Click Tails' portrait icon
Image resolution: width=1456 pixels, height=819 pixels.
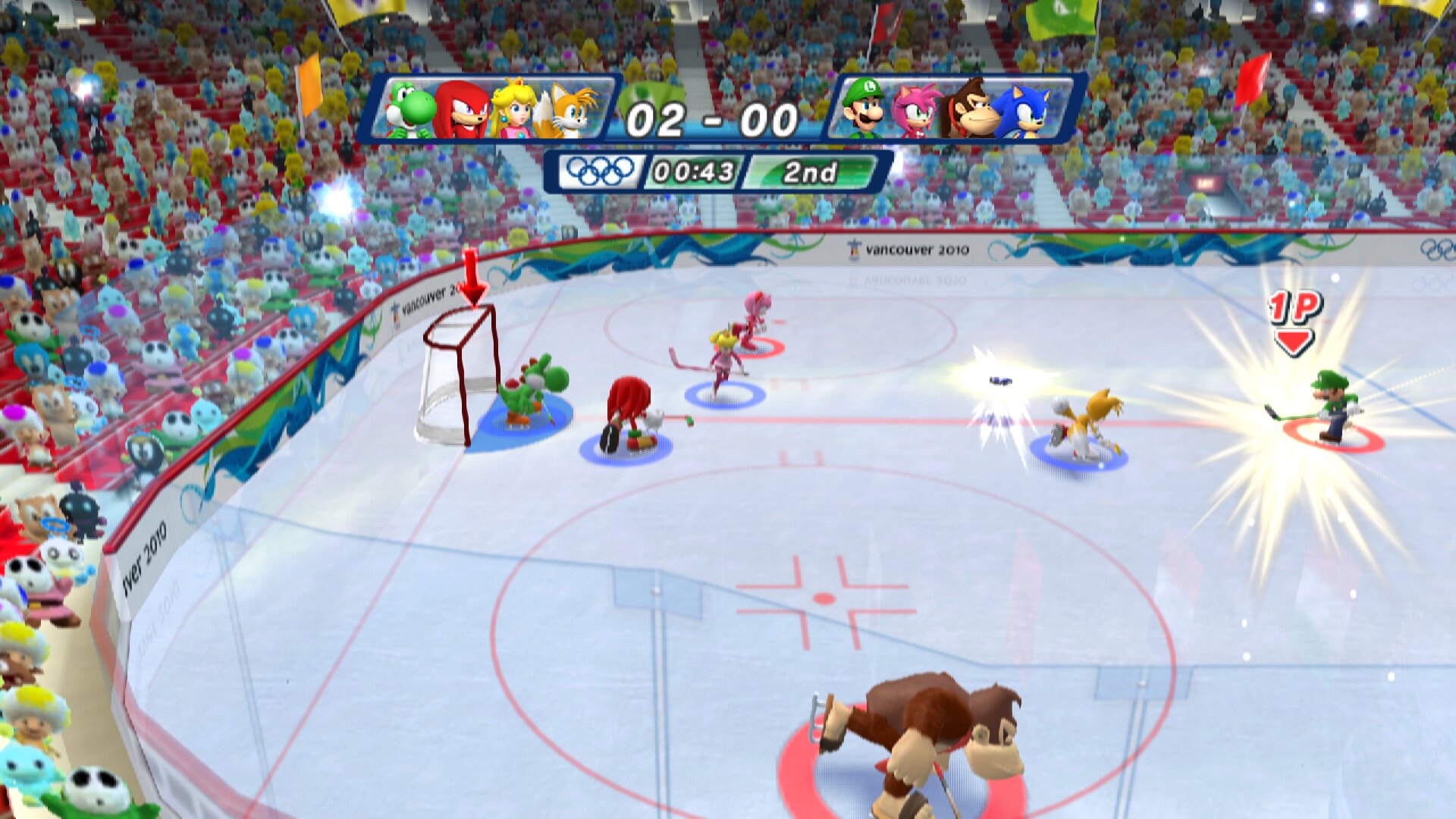(x=567, y=108)
